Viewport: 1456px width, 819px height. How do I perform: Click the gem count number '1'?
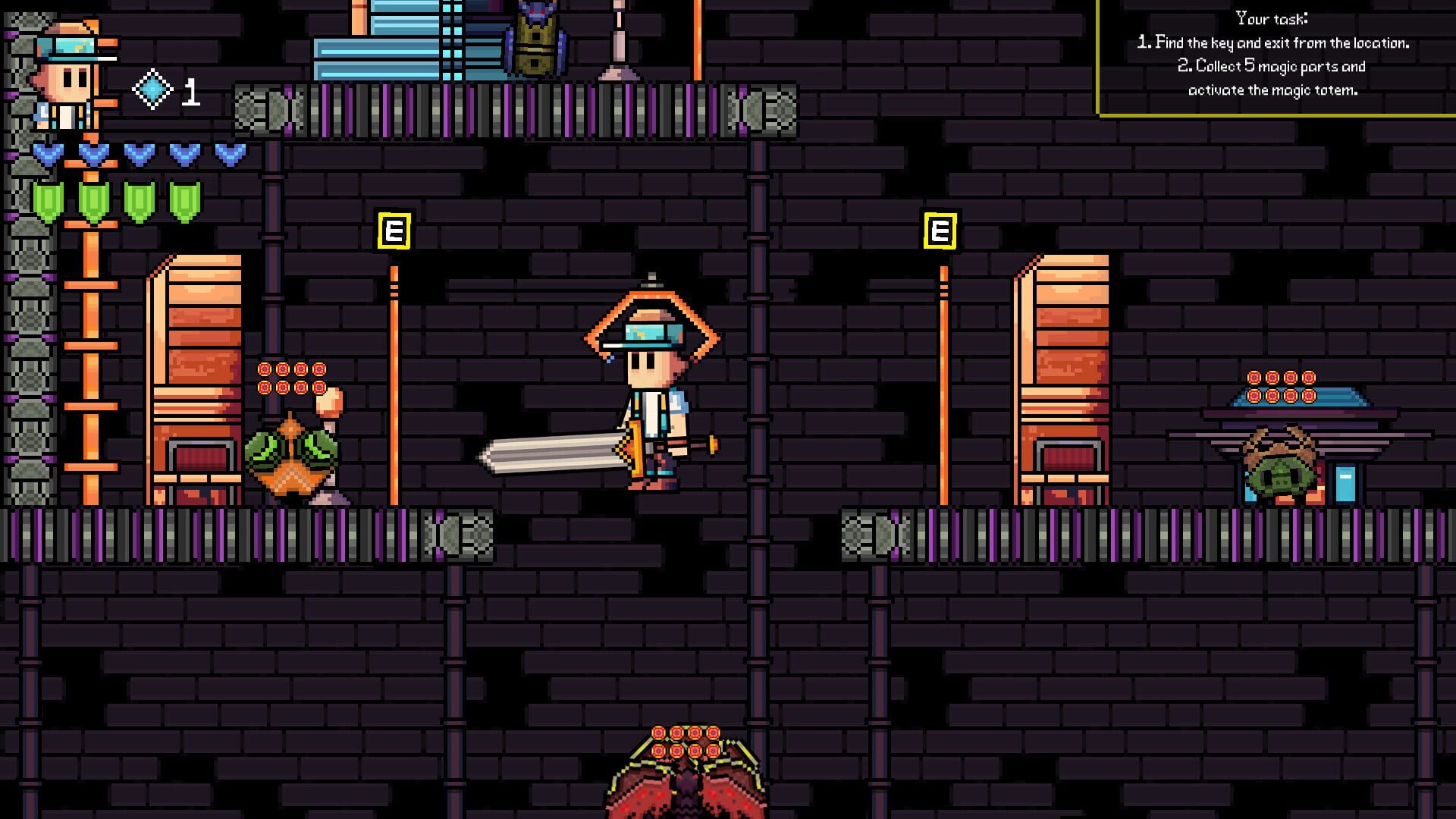190,93
